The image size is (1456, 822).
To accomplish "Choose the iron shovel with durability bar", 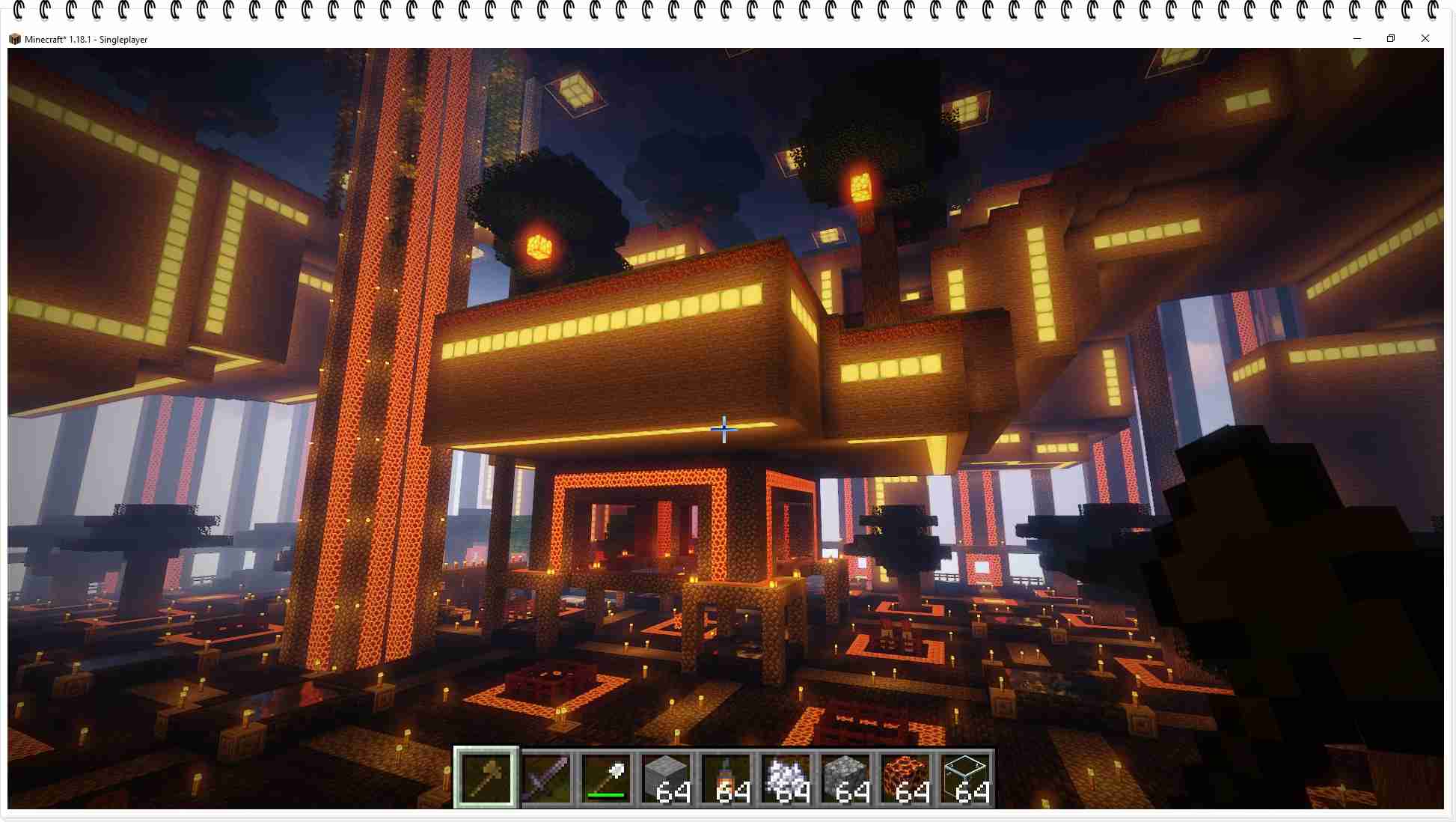I will 606,777.
